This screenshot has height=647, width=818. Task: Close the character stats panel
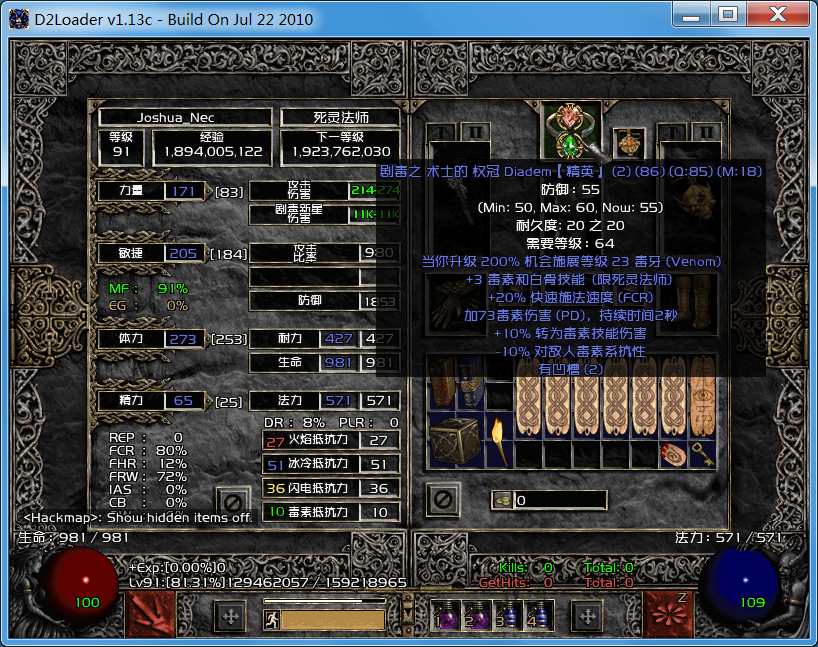pos(234,500)
